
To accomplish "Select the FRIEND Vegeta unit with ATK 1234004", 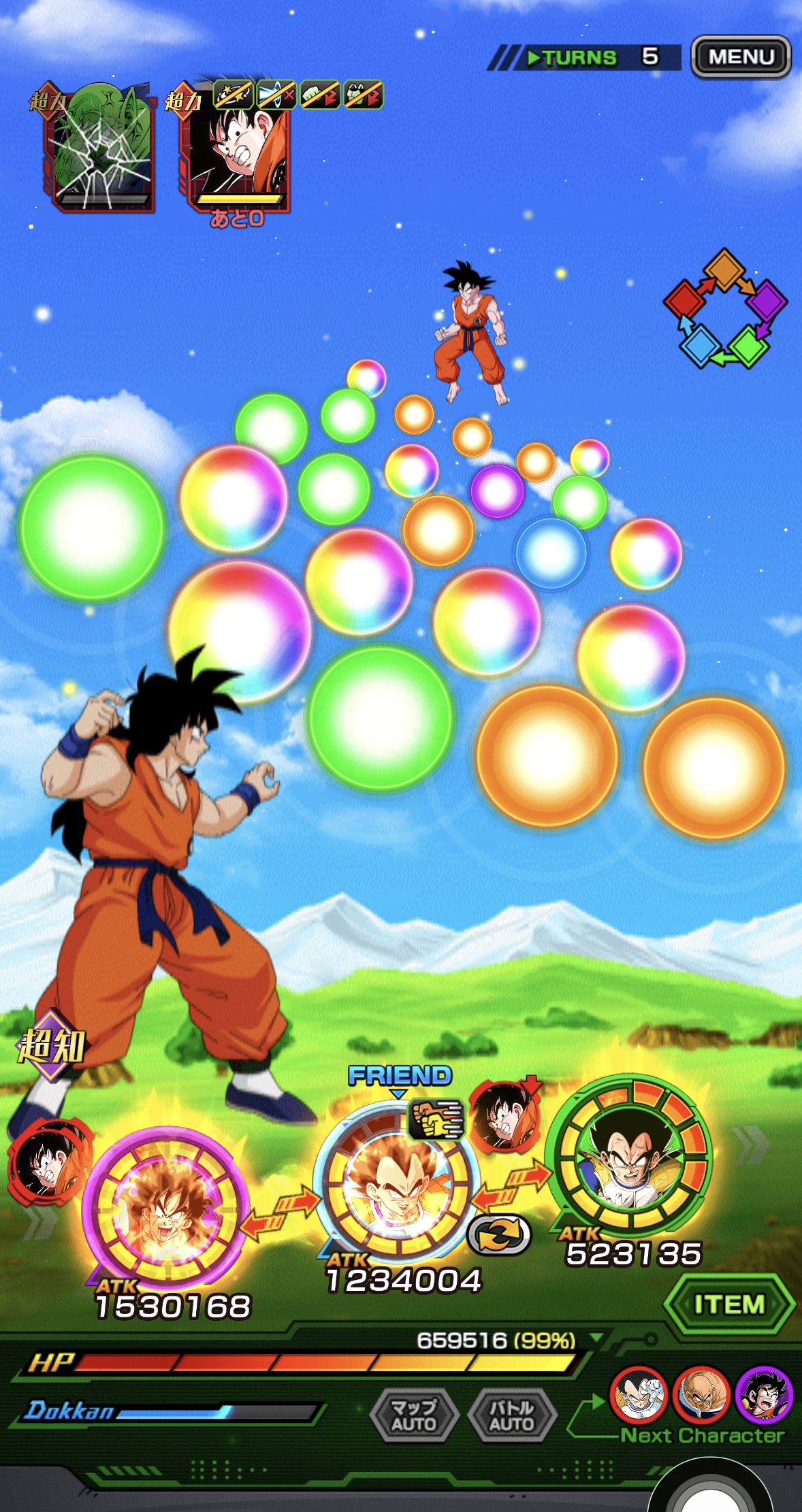I will 397,1181.
